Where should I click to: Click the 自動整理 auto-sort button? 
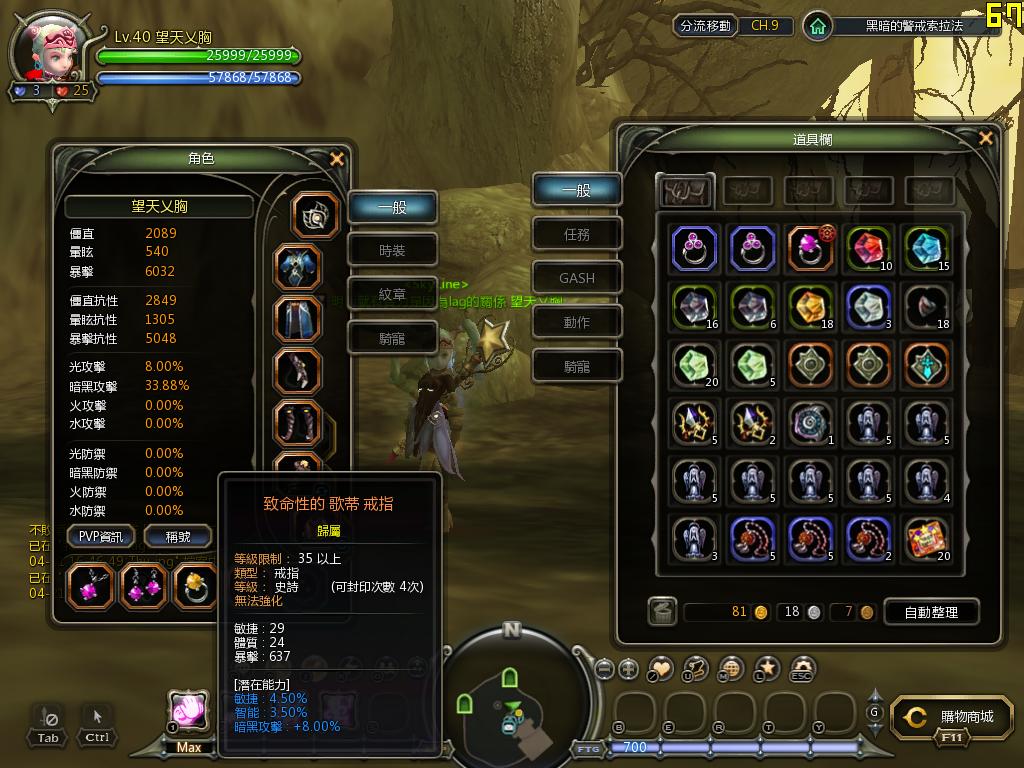pos(927,611)
